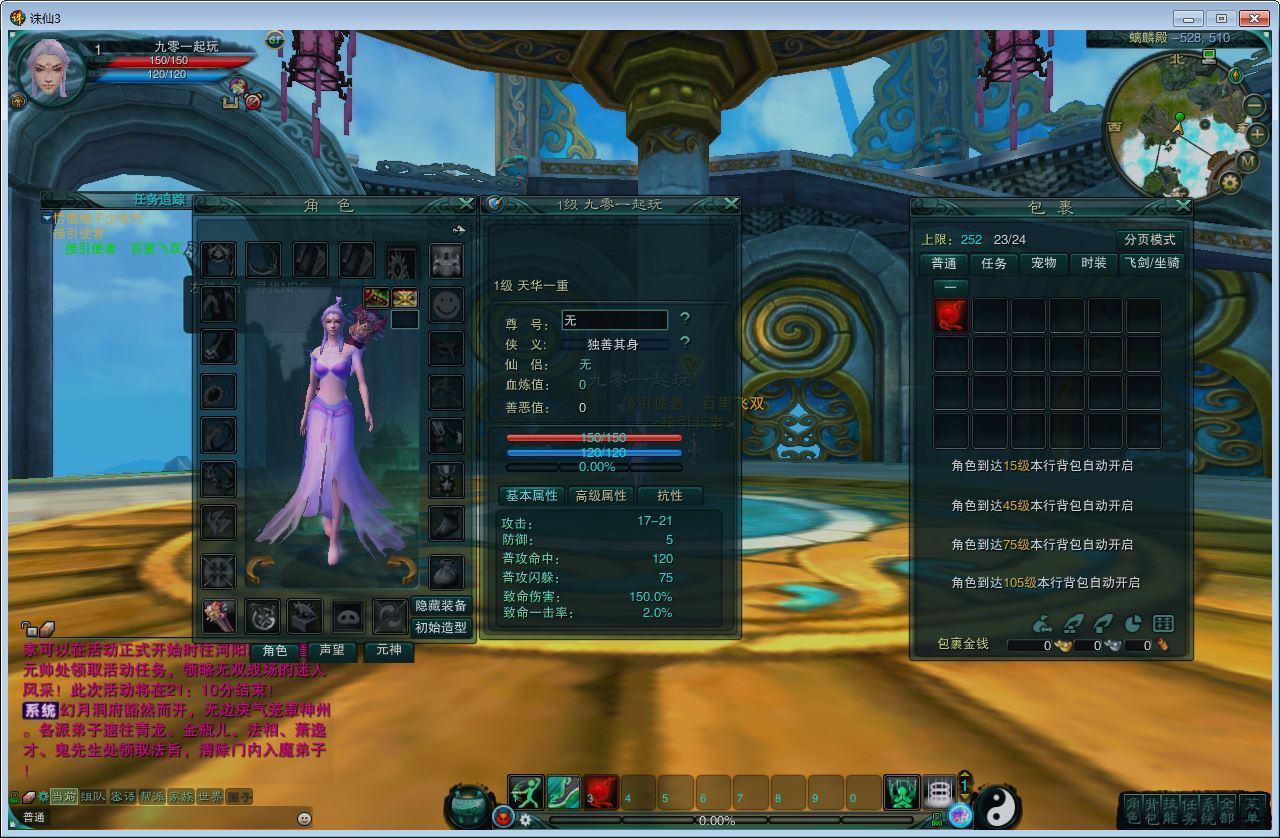Choose the 初始造型 button
Image resolution: width=1280 pixels, height=838 pixels.
pyautogui.click(x=441, y=628)
